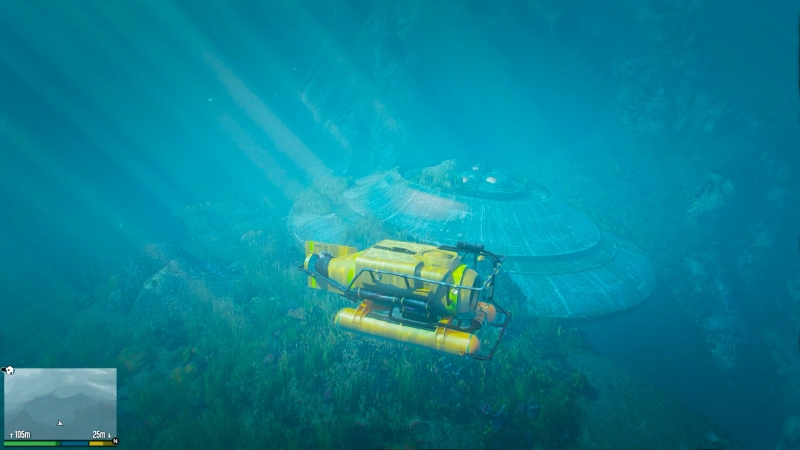Select the safehouse marker on the minimap
Screen dimensions: 800x450
[x=9, y=370]
